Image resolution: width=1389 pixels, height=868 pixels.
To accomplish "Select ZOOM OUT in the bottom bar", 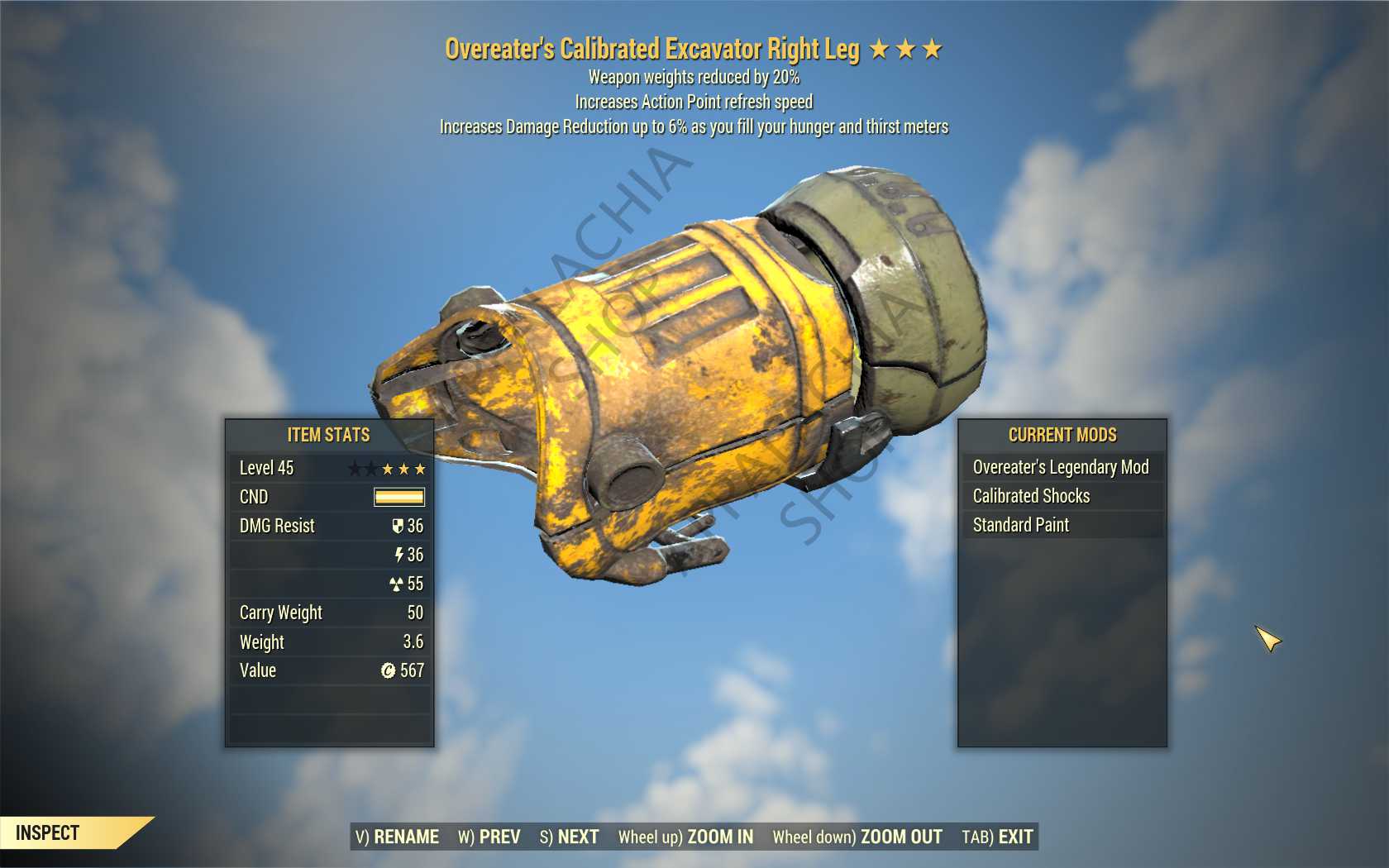I will pos(857,837).
